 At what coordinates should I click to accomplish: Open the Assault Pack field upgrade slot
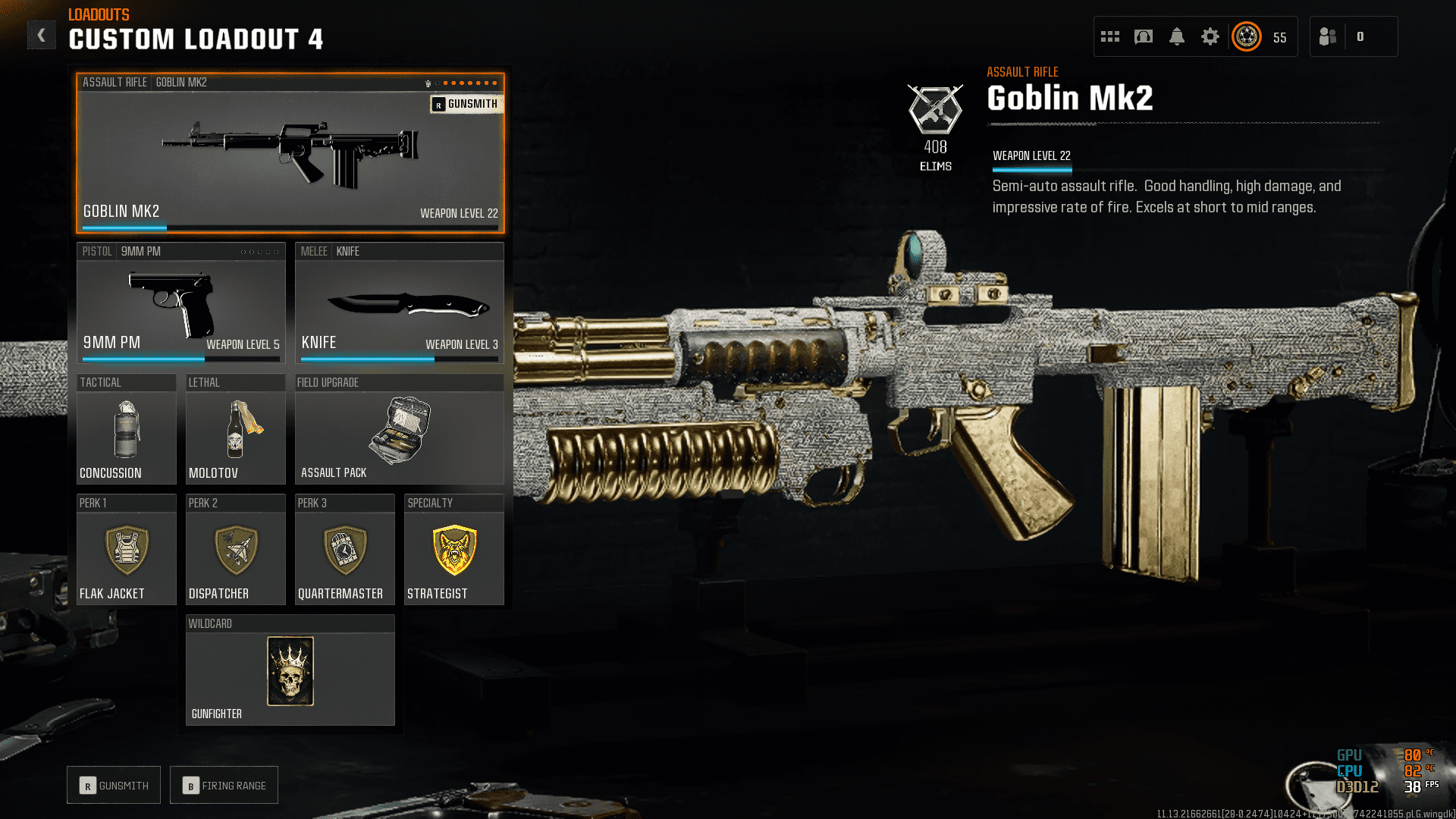coord(399,430)
